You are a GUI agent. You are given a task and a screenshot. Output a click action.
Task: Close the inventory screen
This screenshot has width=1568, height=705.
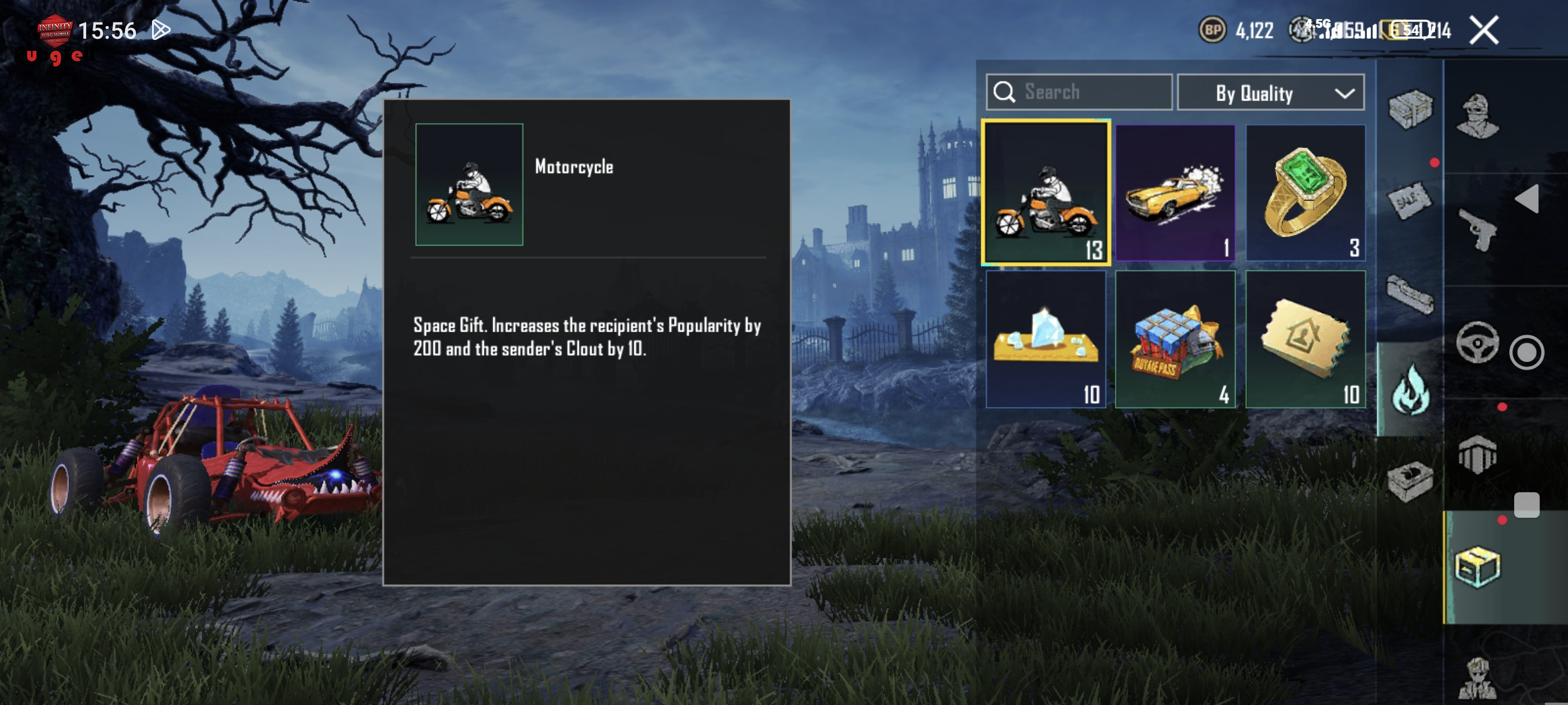1484,31
